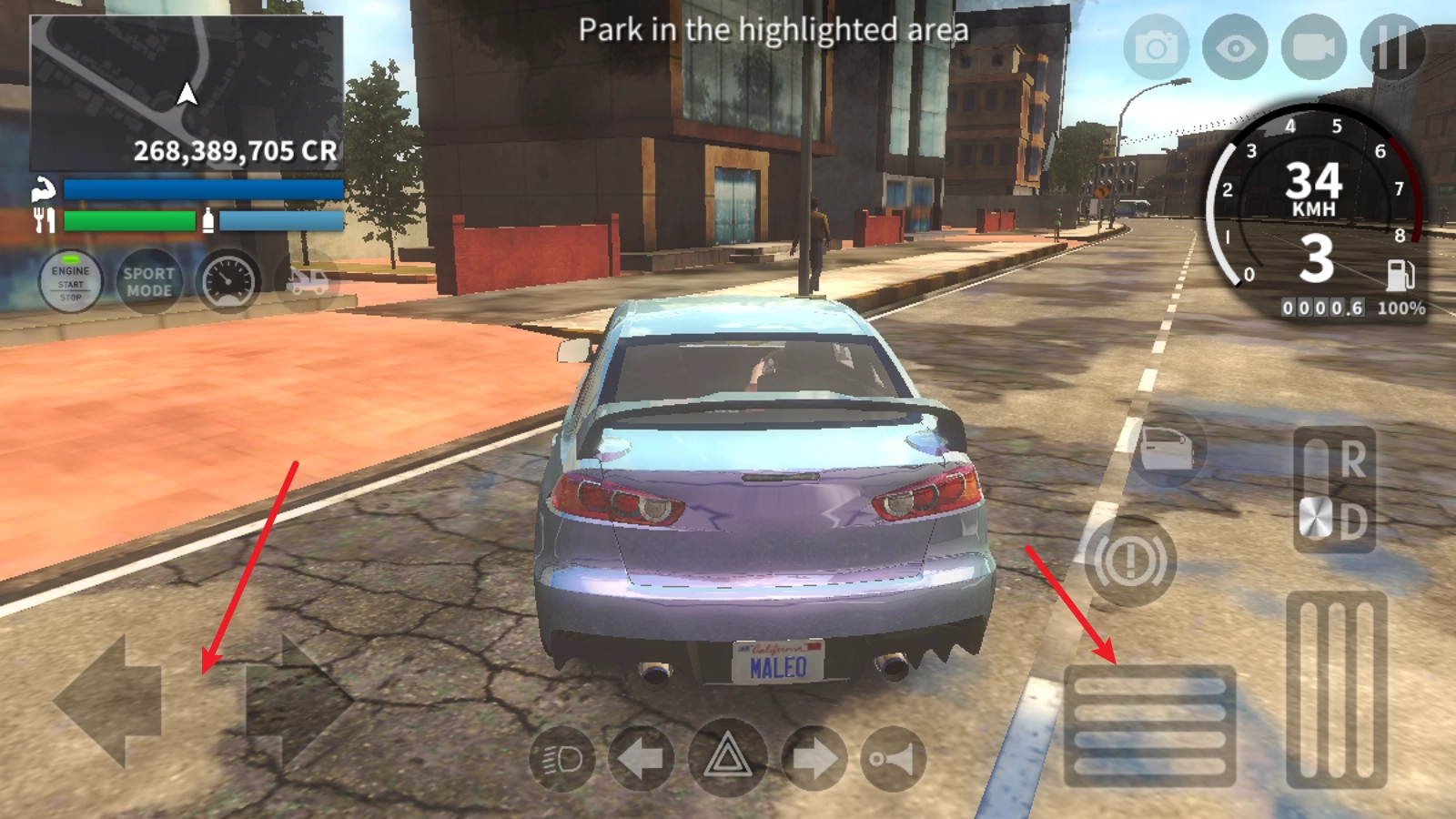Sound the car horn
The width and height of the screenshot is (1456, 819).
click(x=893, y=758)
